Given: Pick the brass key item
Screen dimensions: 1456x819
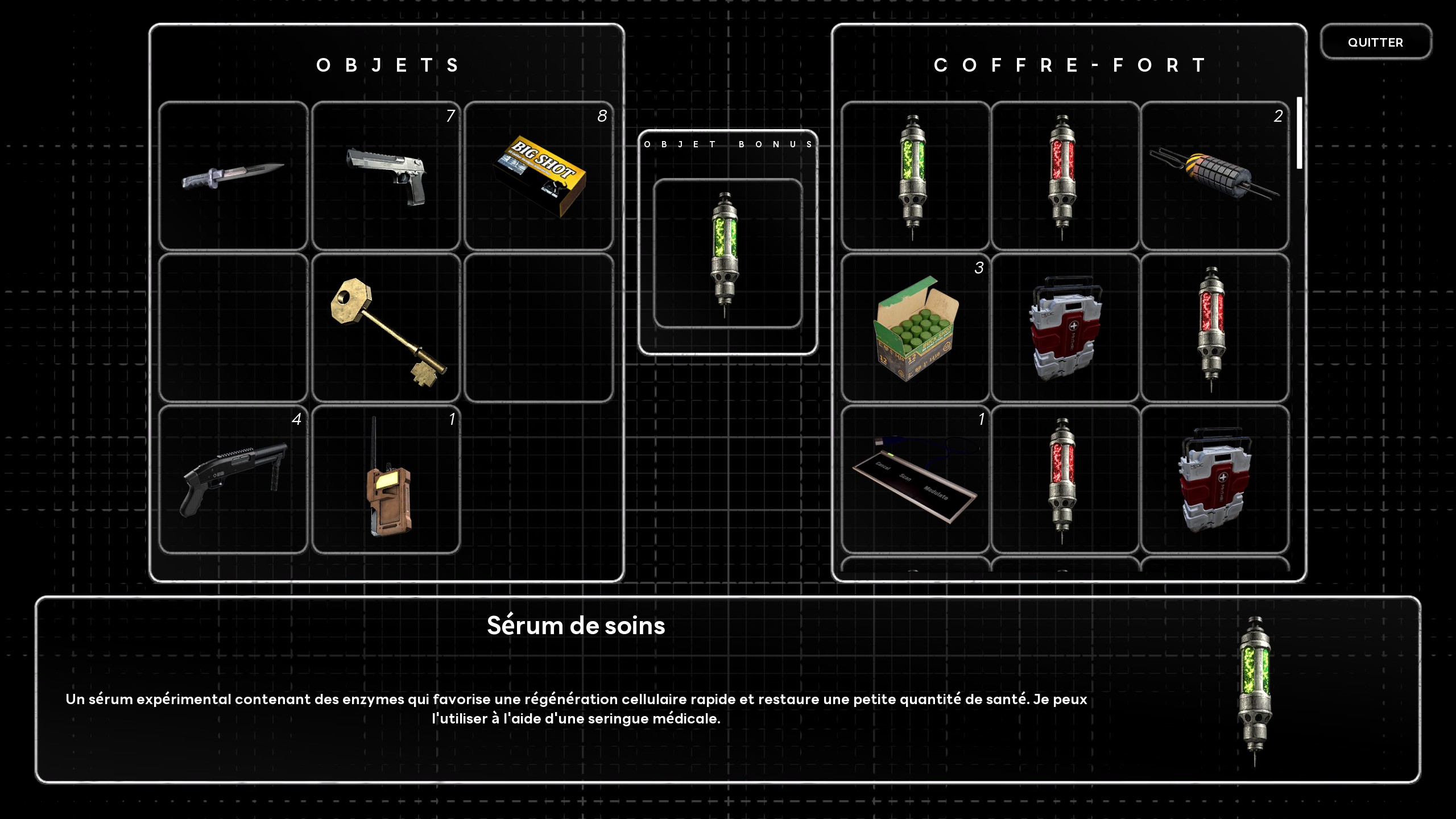Looking at the screenshot, I should (x=386, y=328).
